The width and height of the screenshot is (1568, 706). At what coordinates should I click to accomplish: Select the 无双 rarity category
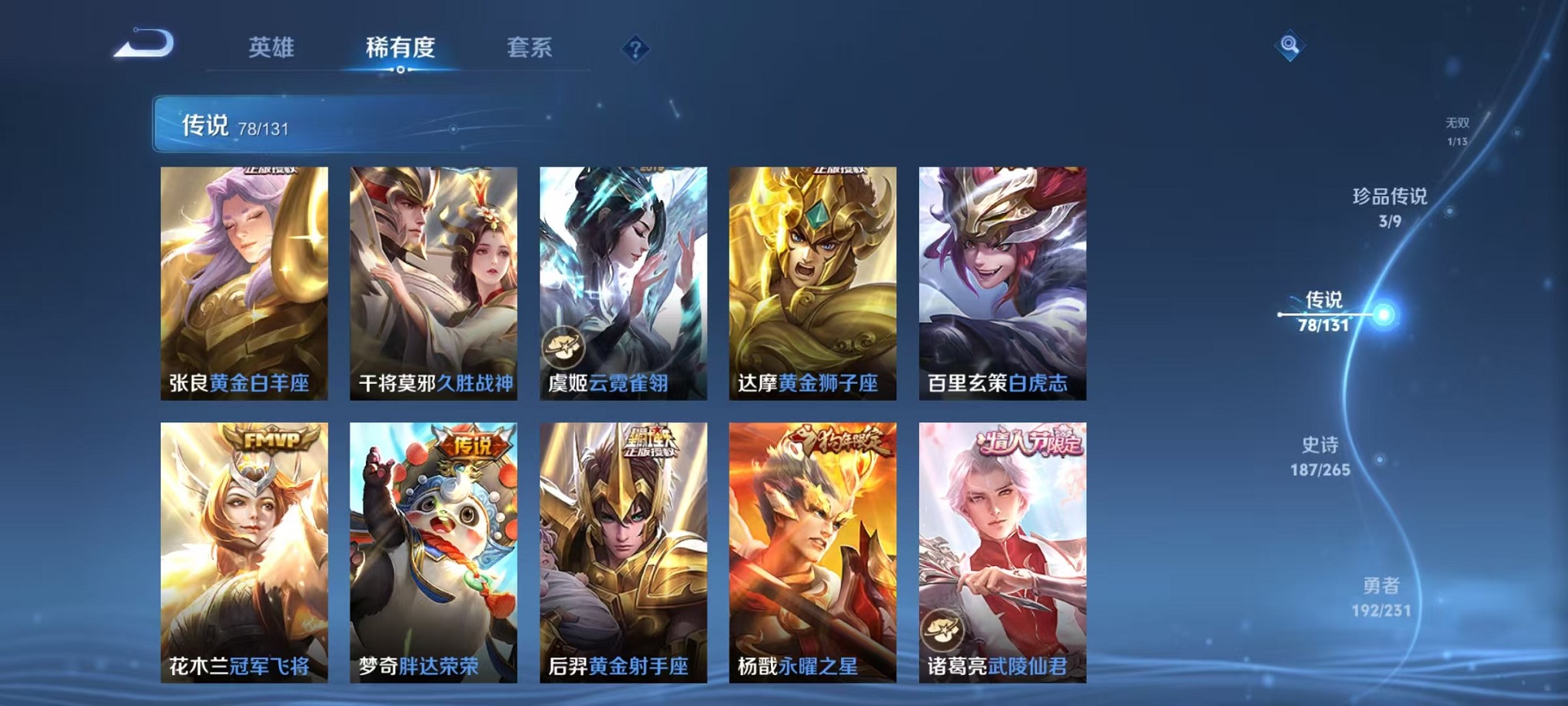click(1457, 129)
